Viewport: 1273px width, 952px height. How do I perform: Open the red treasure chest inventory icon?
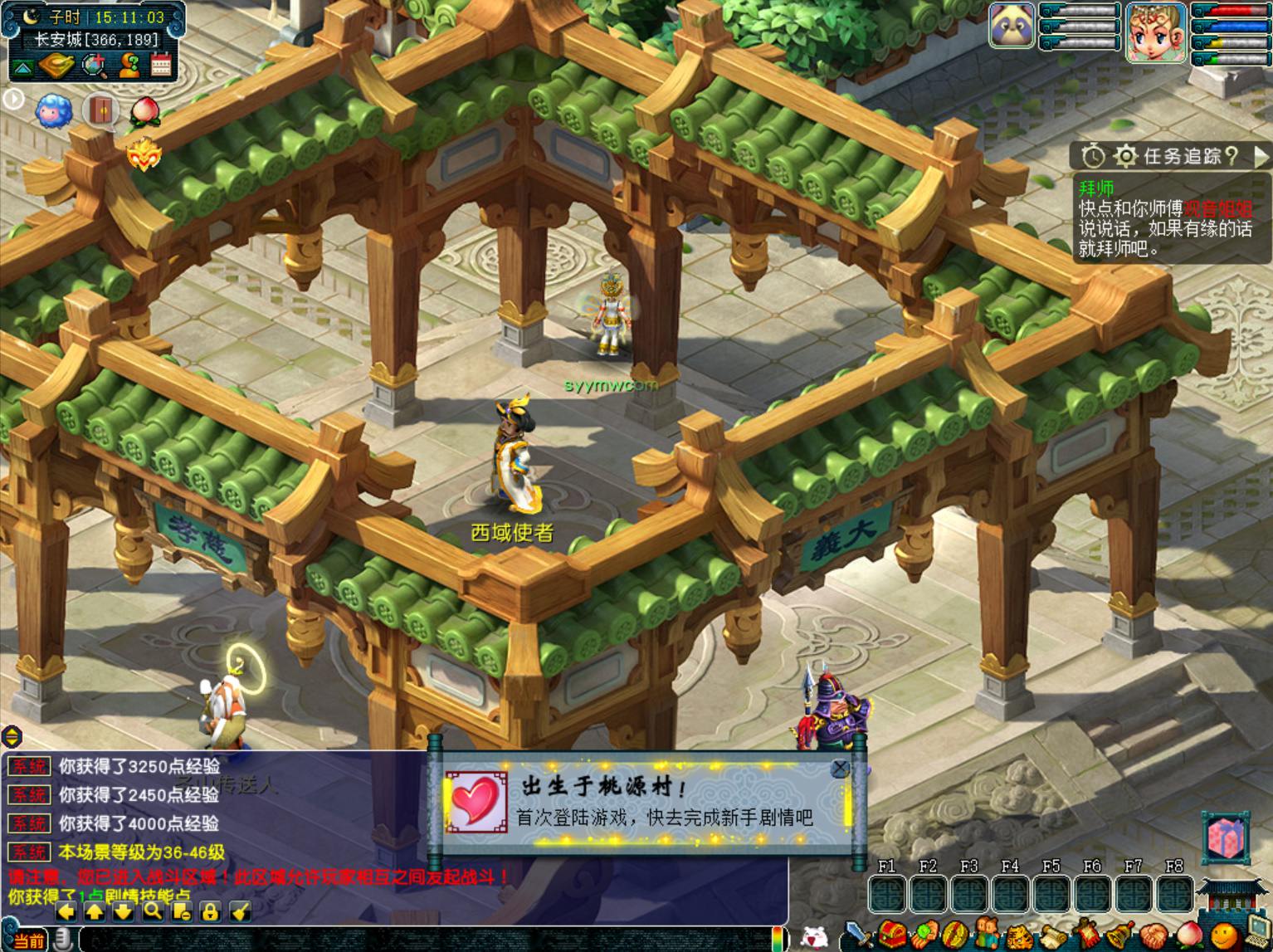893,935
